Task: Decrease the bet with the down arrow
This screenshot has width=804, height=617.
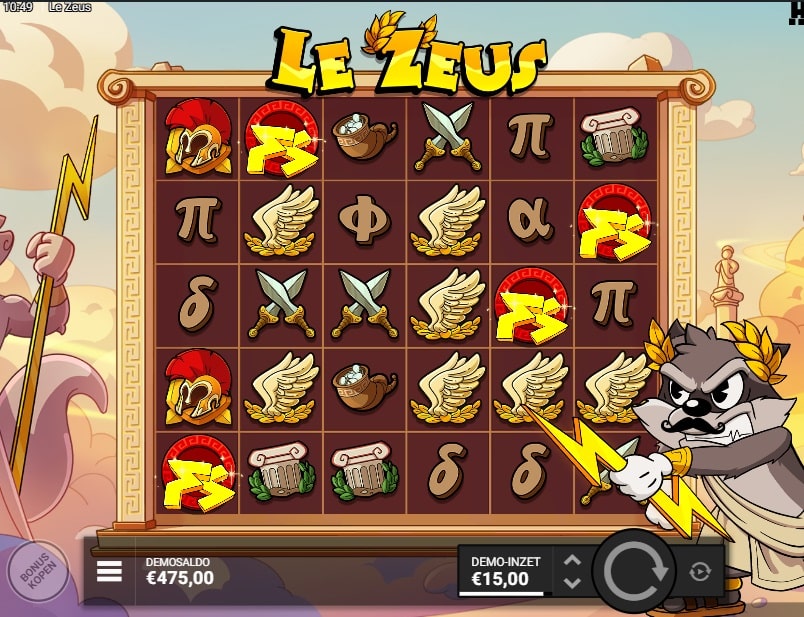Action: [572, 582]
